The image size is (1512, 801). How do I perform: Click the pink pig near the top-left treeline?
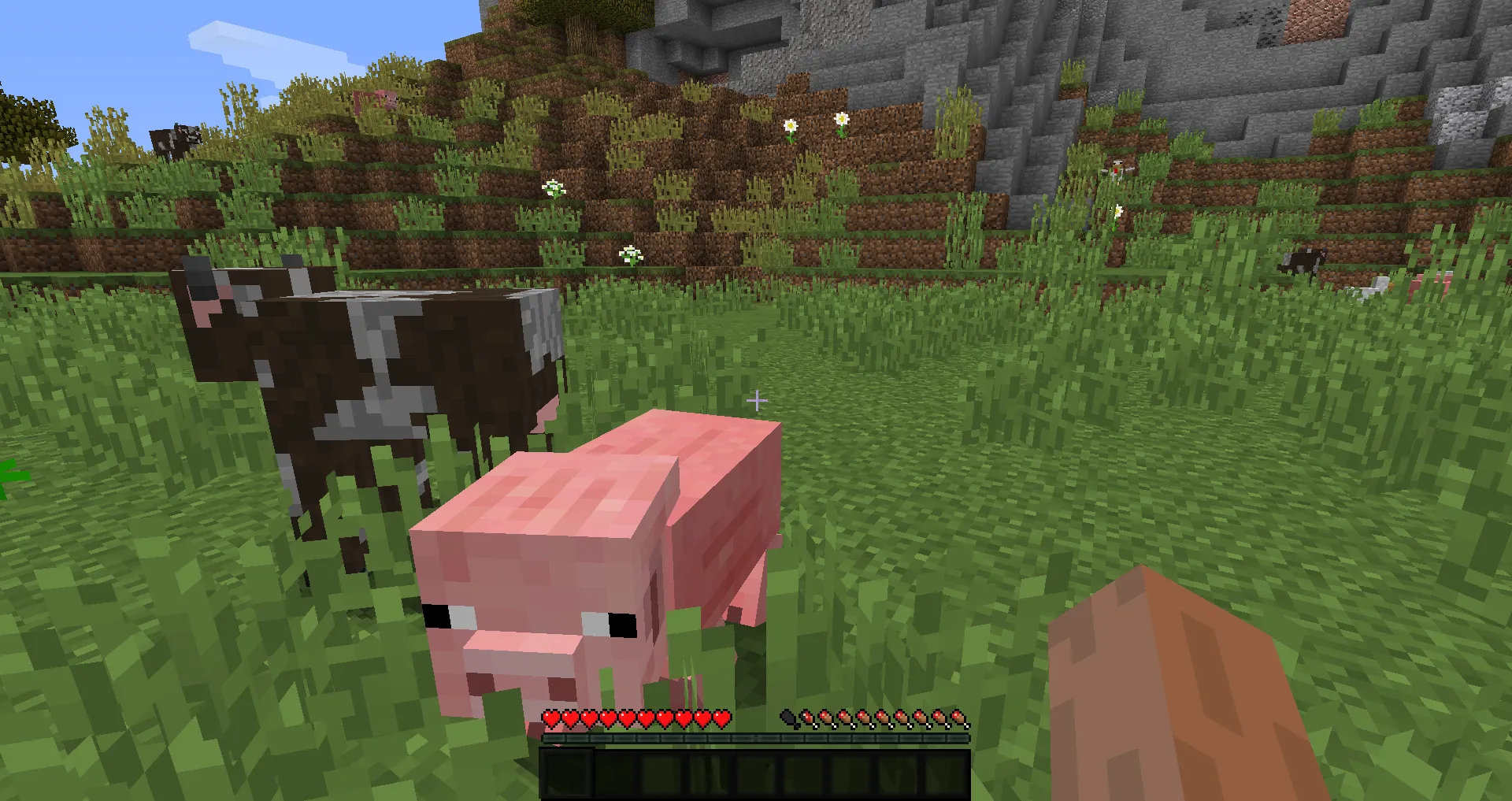(378, 98)
